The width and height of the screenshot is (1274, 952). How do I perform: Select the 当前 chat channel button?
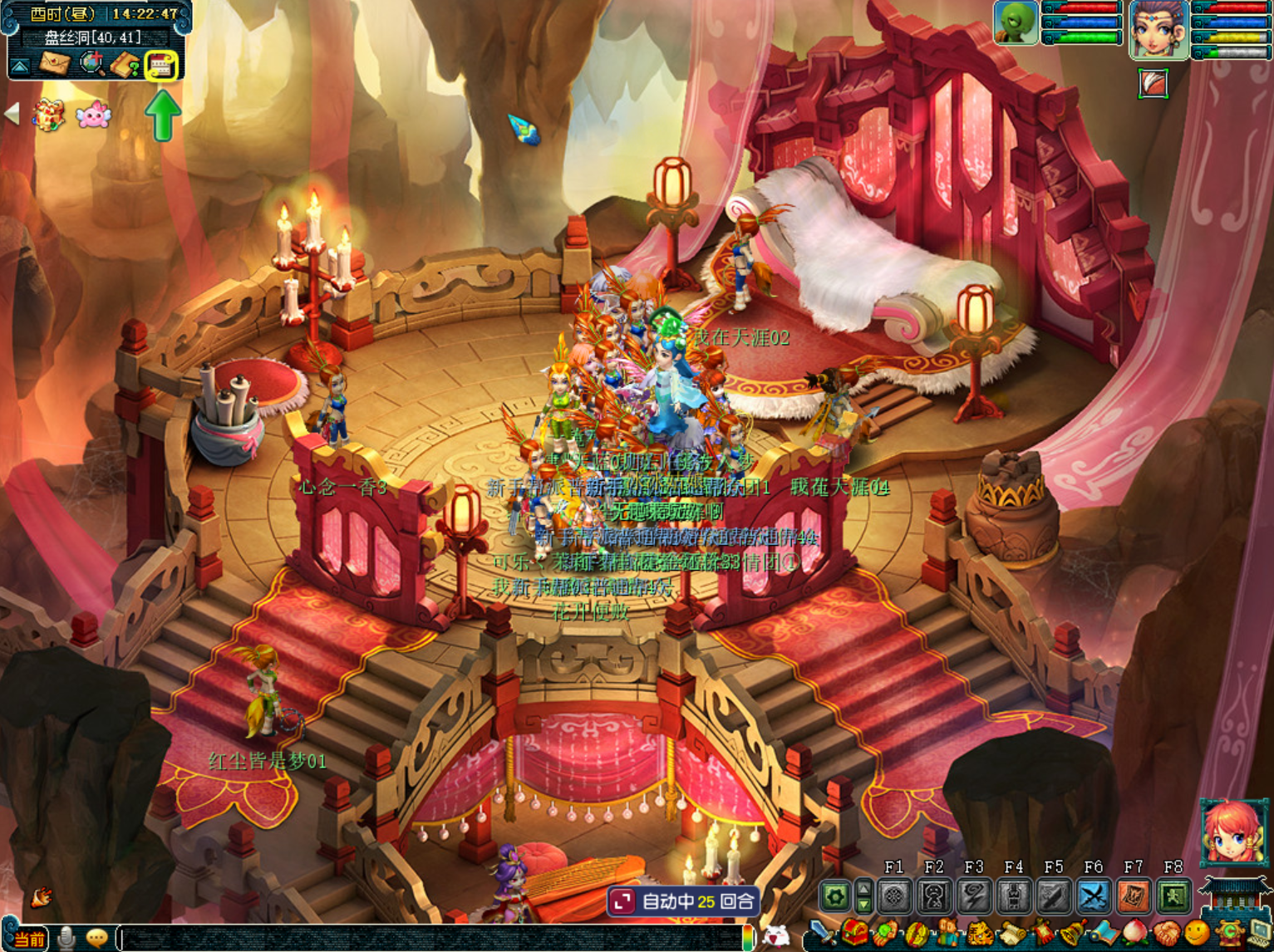point(29,940)
